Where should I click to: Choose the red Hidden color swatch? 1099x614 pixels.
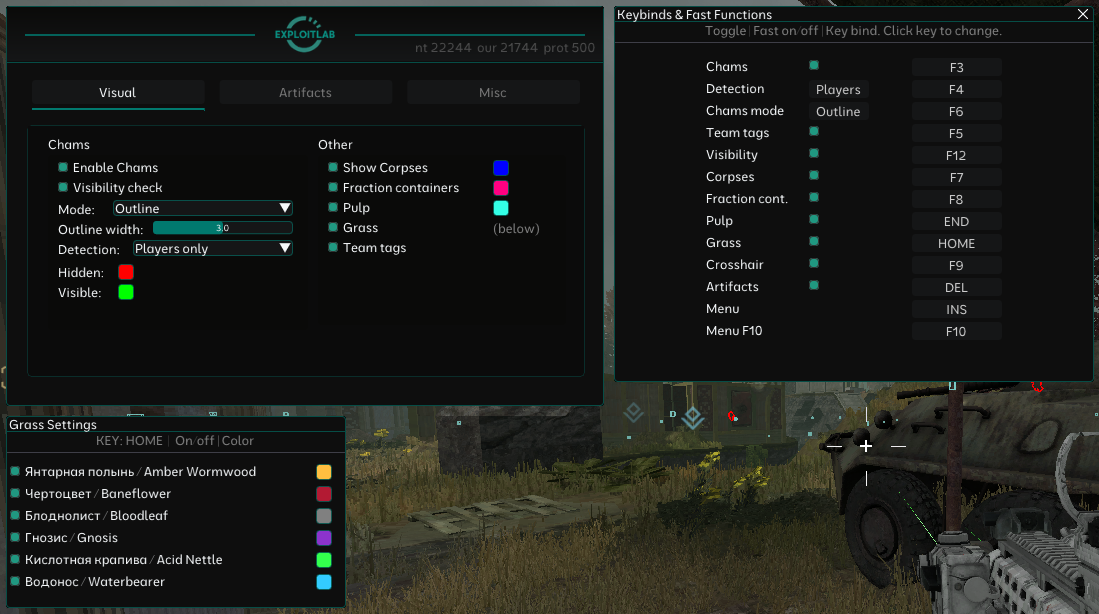(126, 272)
